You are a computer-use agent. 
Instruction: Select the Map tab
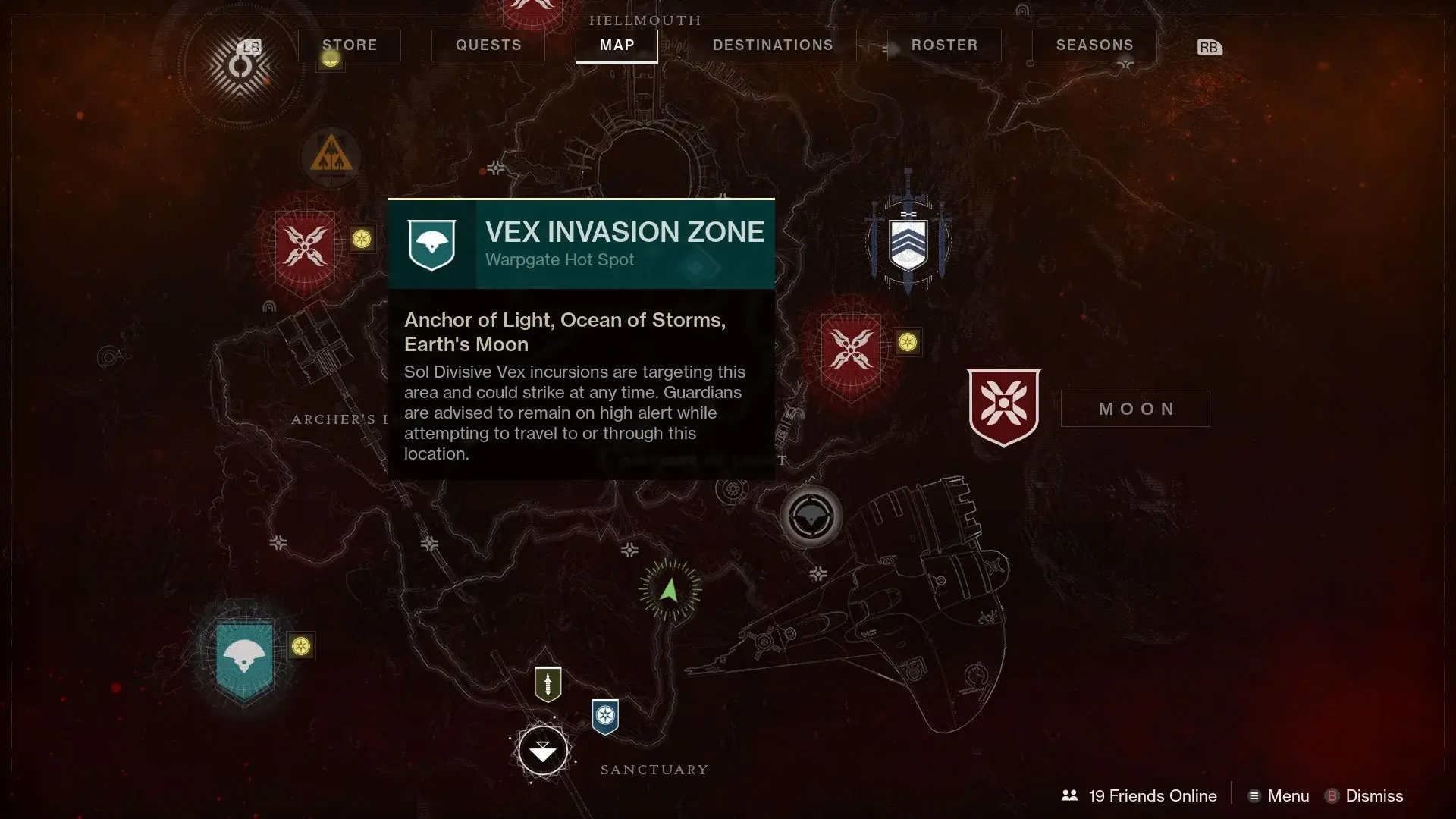pos(617,45)
